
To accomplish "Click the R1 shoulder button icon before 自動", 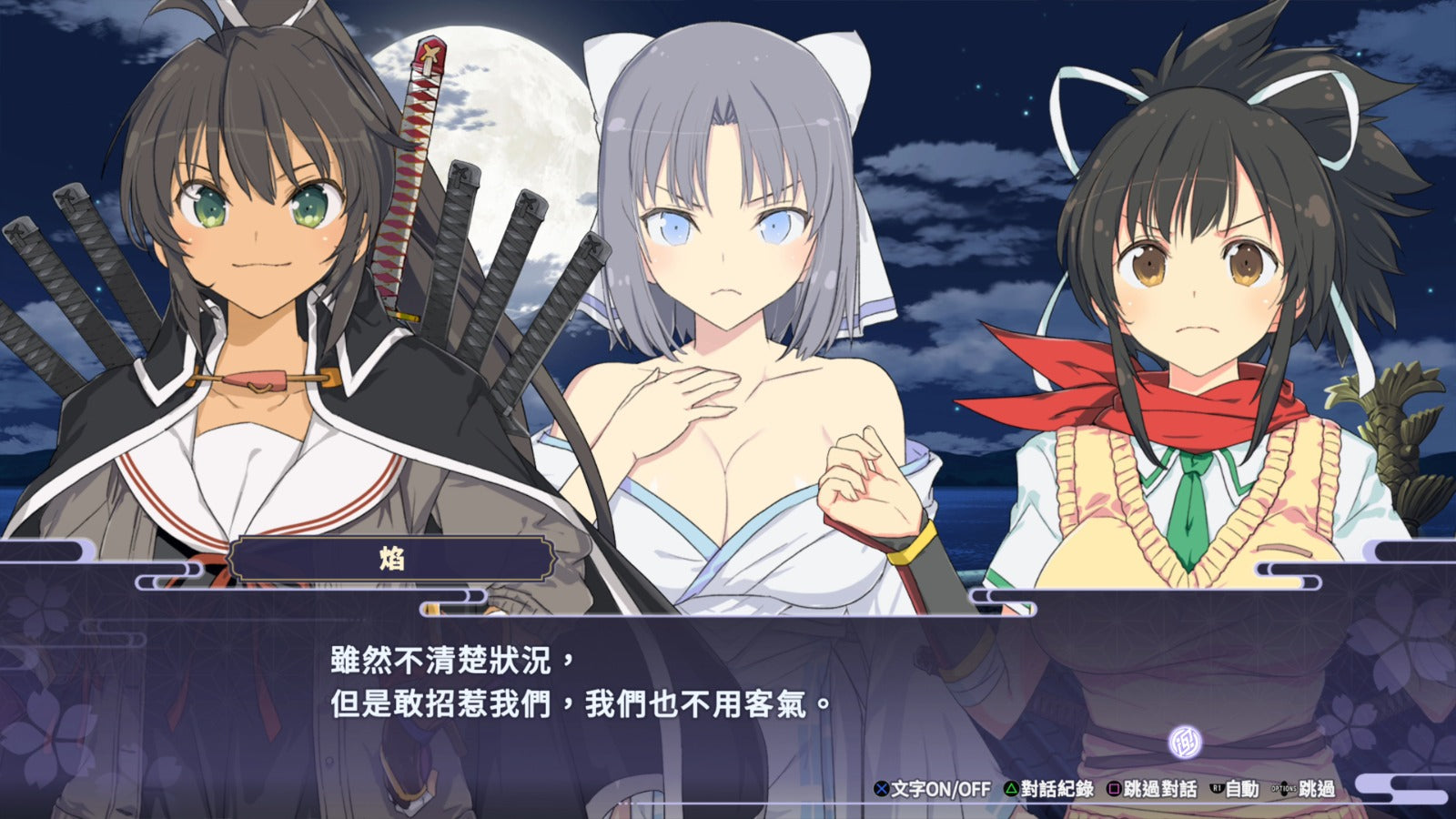I will 1216,788.
